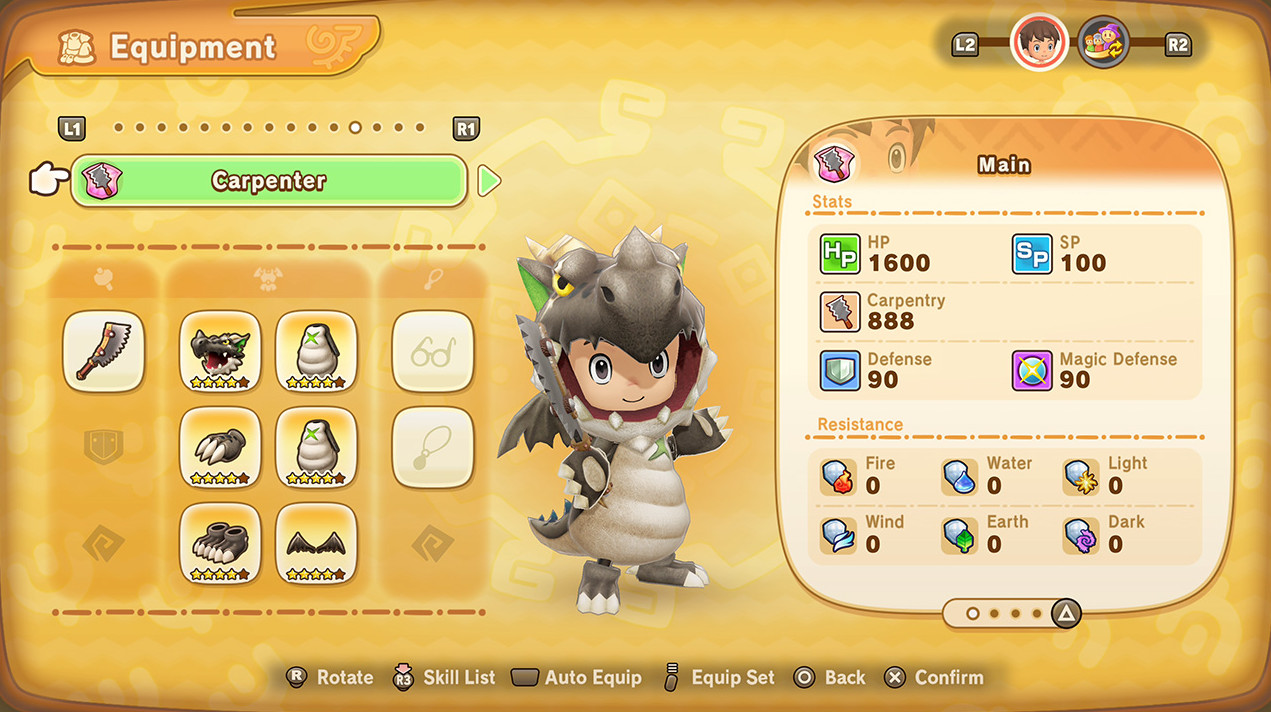The height and width of the screenshot is (712, 1271).
Task: Switch to the party group portrait
Action: [1103, 43]
